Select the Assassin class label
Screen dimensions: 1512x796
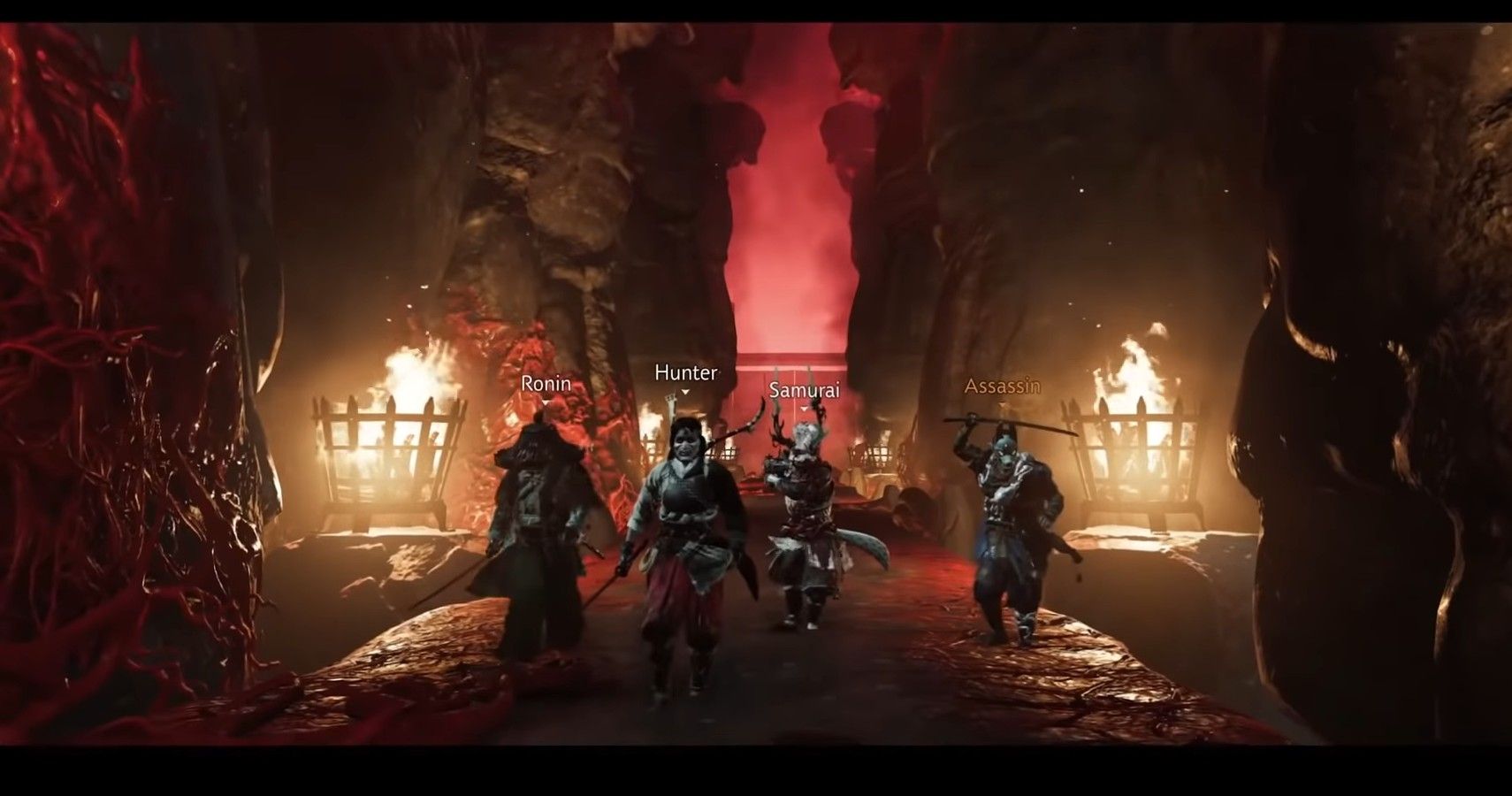1000,384
